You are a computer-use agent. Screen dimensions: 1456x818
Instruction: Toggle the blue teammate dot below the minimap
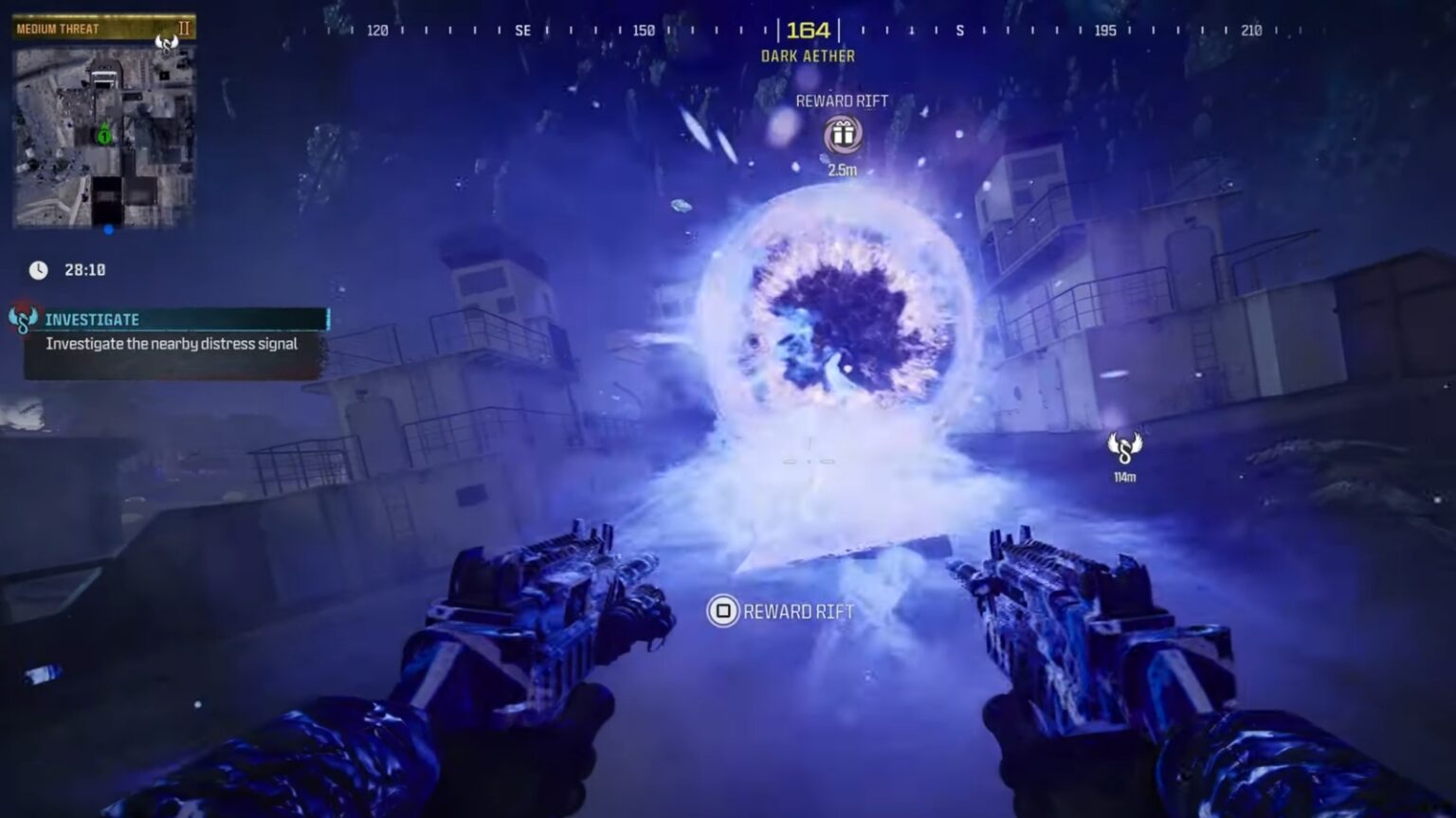tap(107, 229)
